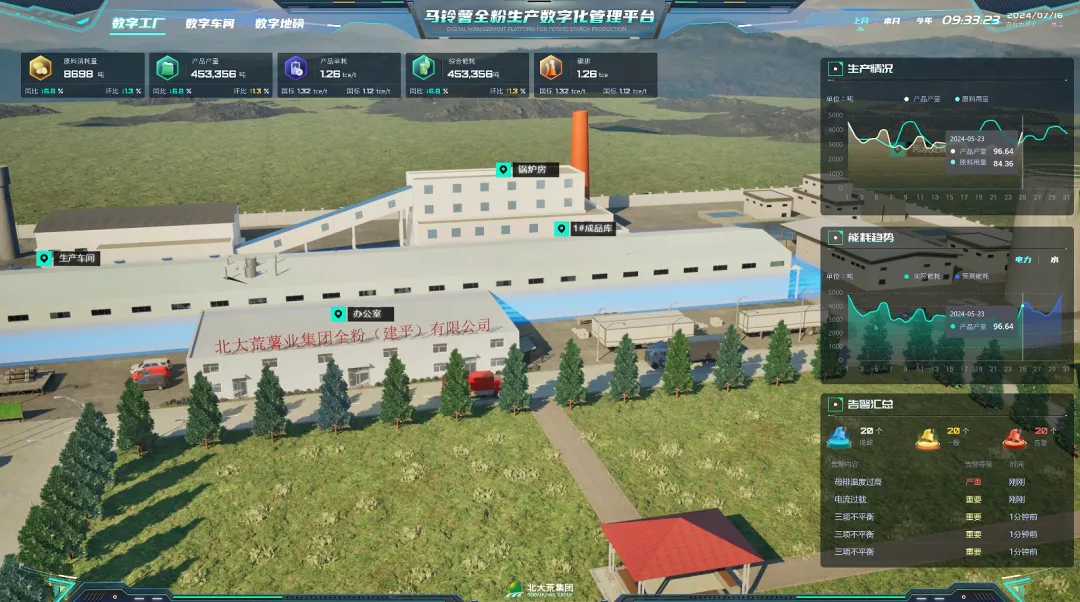
Task: Select the 今年 time range
Action: click(x=924, y=21)
